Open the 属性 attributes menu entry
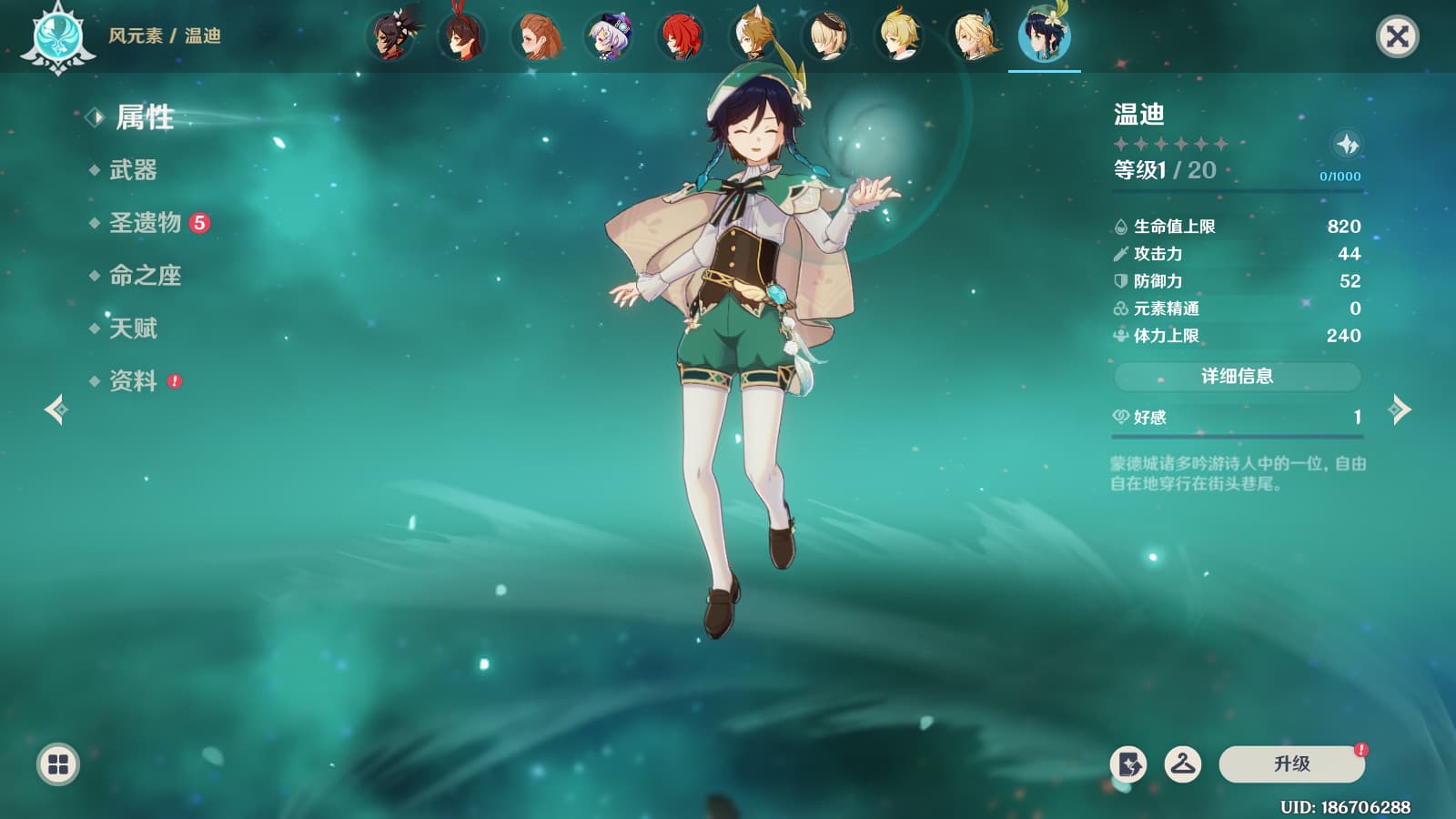This screenshot has width=1456, height=819. (144, 117)
